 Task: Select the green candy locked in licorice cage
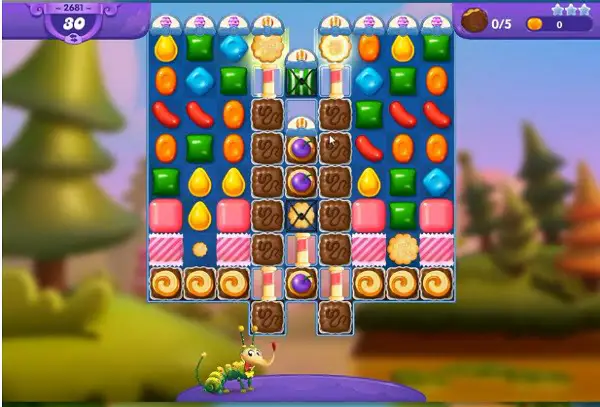[301, 81]
